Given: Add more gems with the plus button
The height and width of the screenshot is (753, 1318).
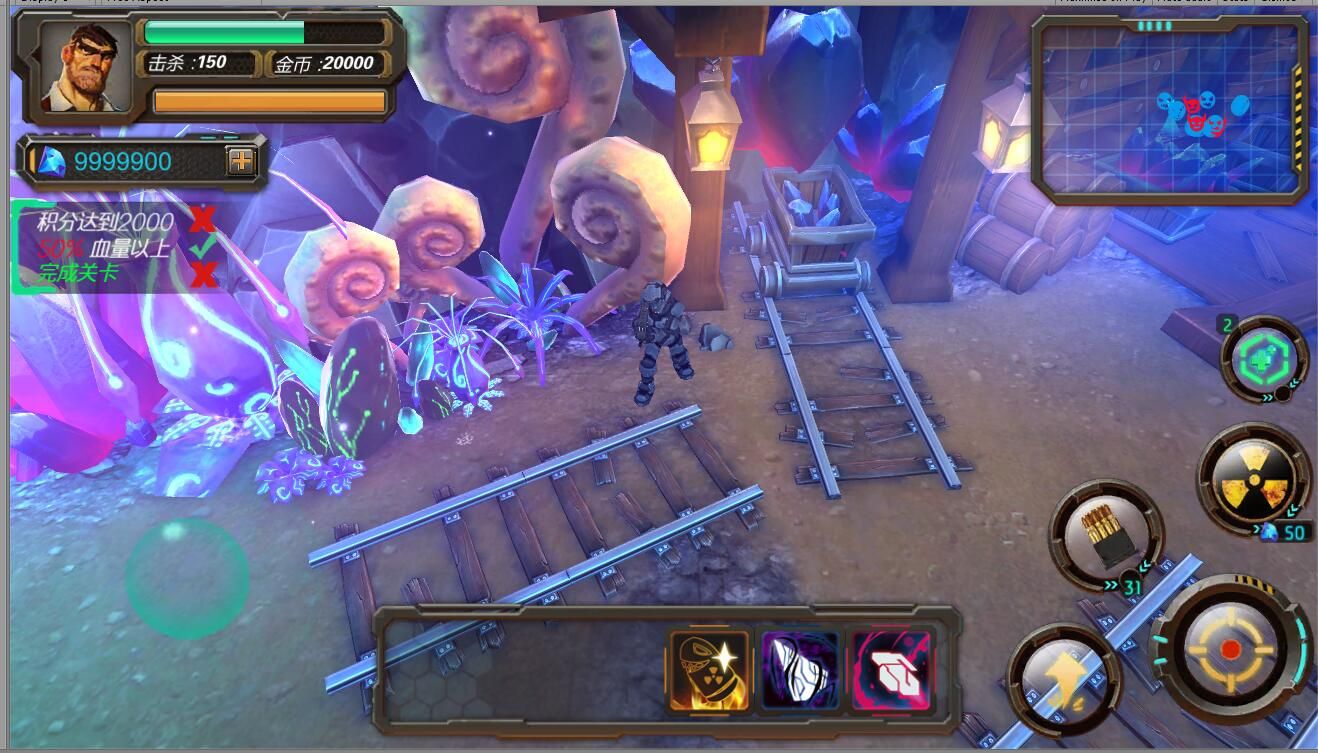Looking at the screenshot, I should [x=241, y=160].
